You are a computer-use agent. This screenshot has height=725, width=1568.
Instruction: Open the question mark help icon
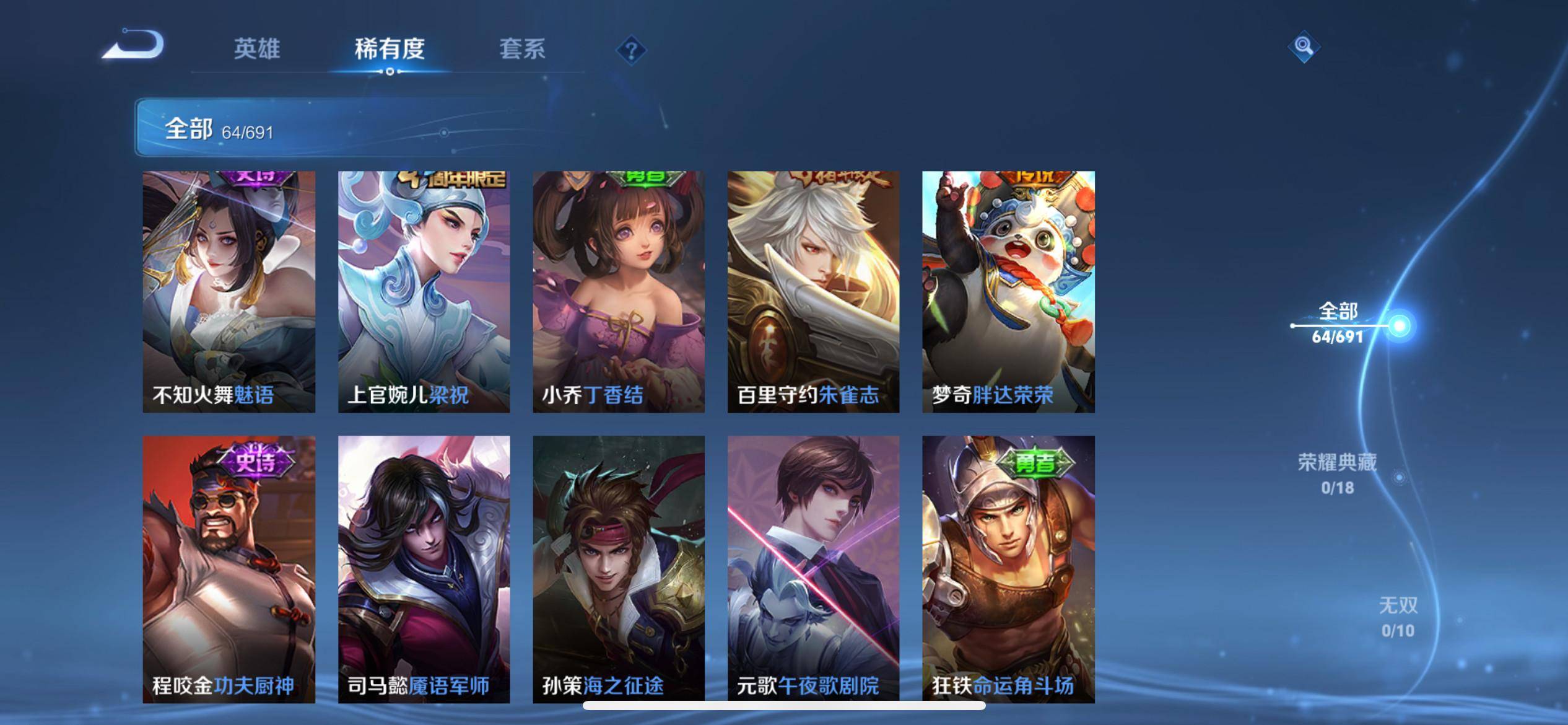pyautogui.click(x=631, y=50)
